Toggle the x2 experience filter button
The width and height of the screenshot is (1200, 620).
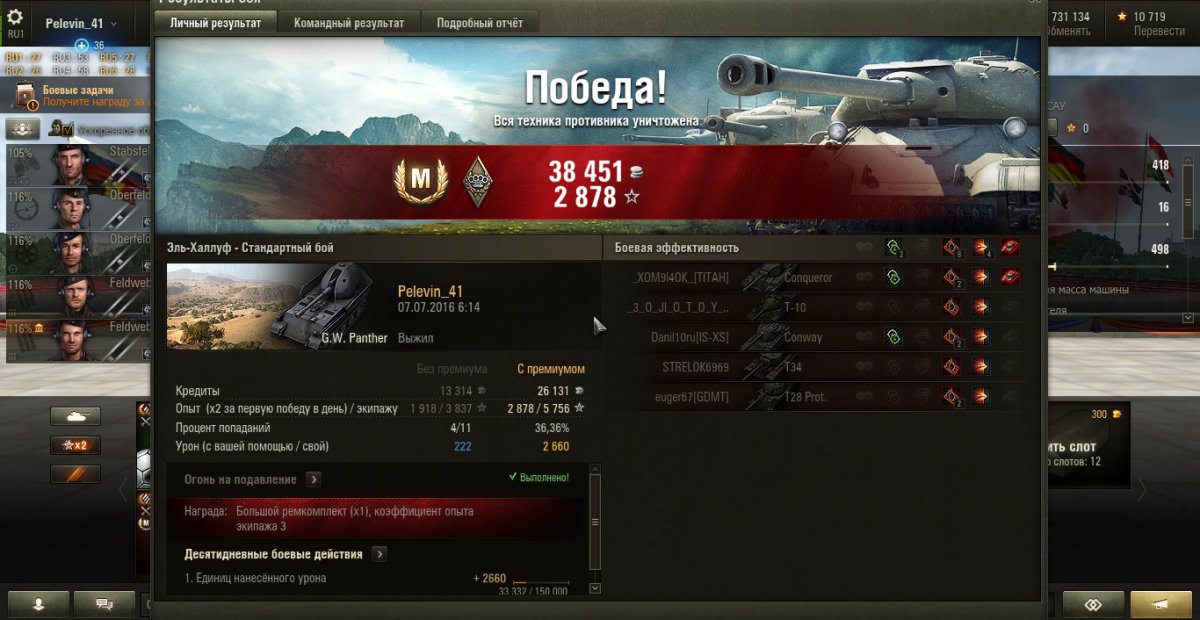coord(75,445)
